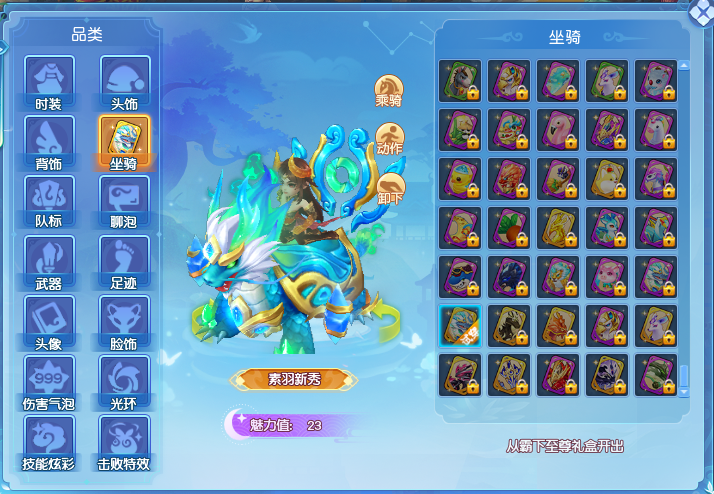Select the 时装 category

click(49, 81)
